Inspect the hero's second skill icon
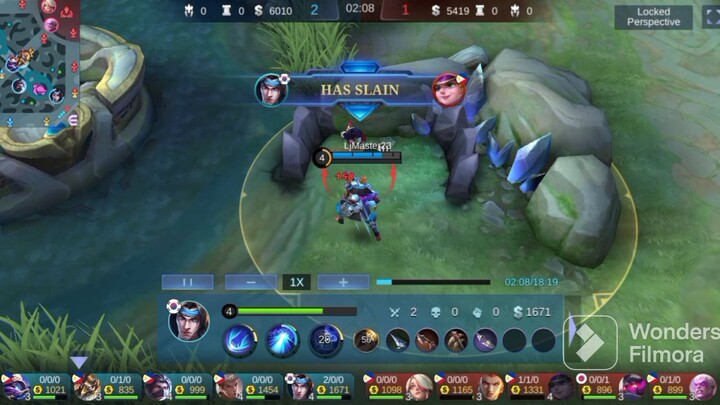The width and height of the screenshot is (720, 405). point(282,340)
